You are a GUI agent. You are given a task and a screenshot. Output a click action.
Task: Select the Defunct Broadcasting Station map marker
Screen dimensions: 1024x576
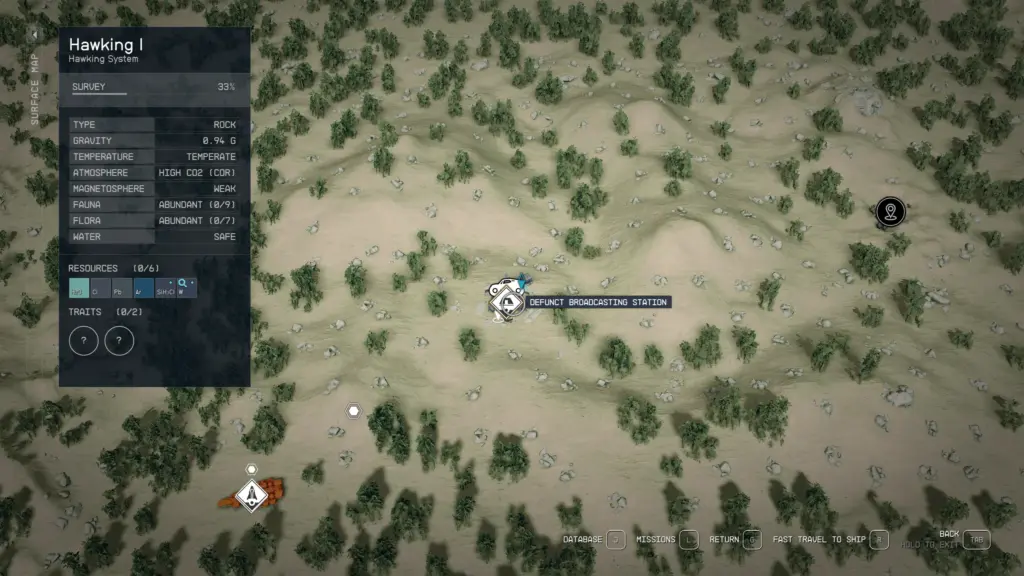[x=503, y=301]
